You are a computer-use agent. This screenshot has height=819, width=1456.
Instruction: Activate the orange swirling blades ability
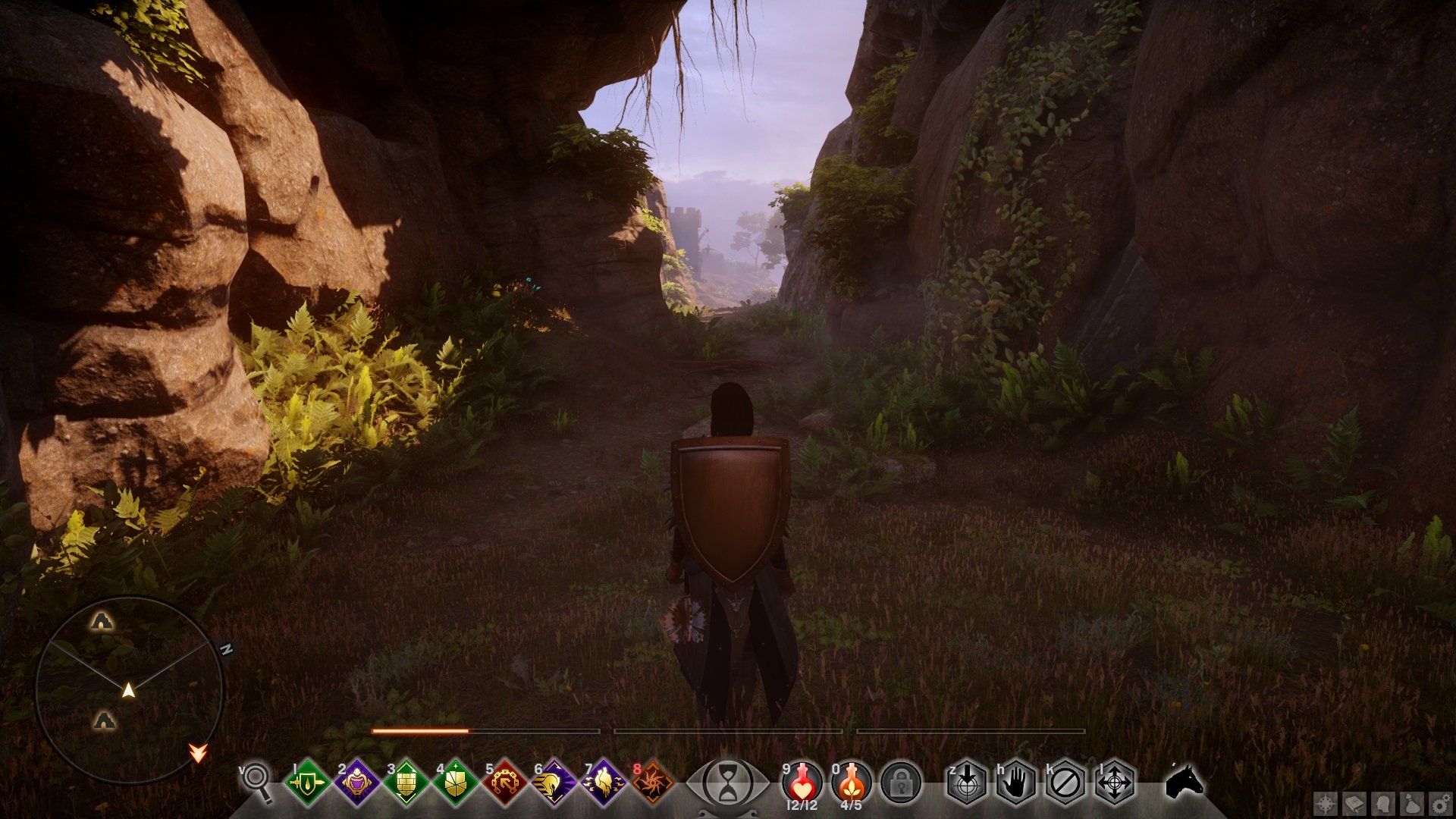(652, 781)
